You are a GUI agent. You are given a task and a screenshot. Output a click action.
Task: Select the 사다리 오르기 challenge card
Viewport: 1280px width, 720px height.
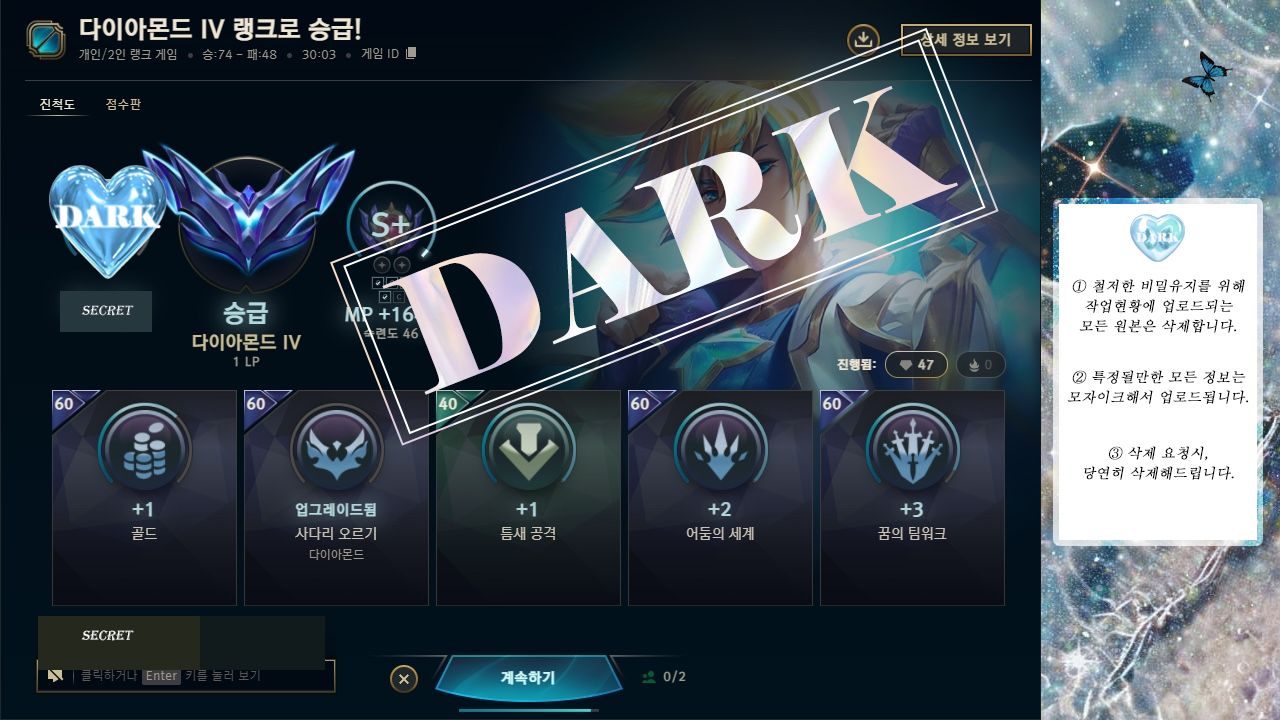(x=336, y=497)
